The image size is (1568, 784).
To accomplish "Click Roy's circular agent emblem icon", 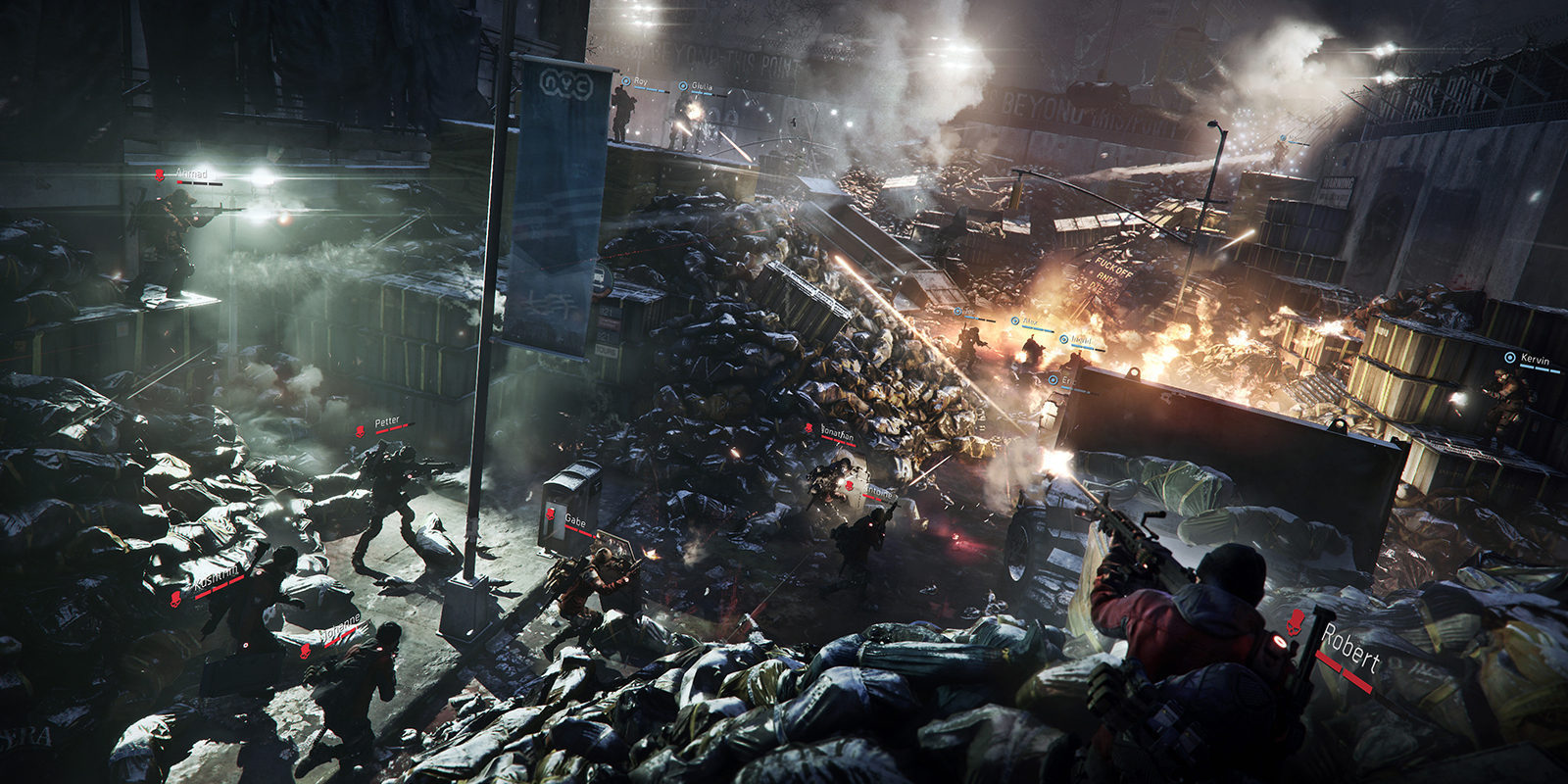I will (x=626, y=81).
